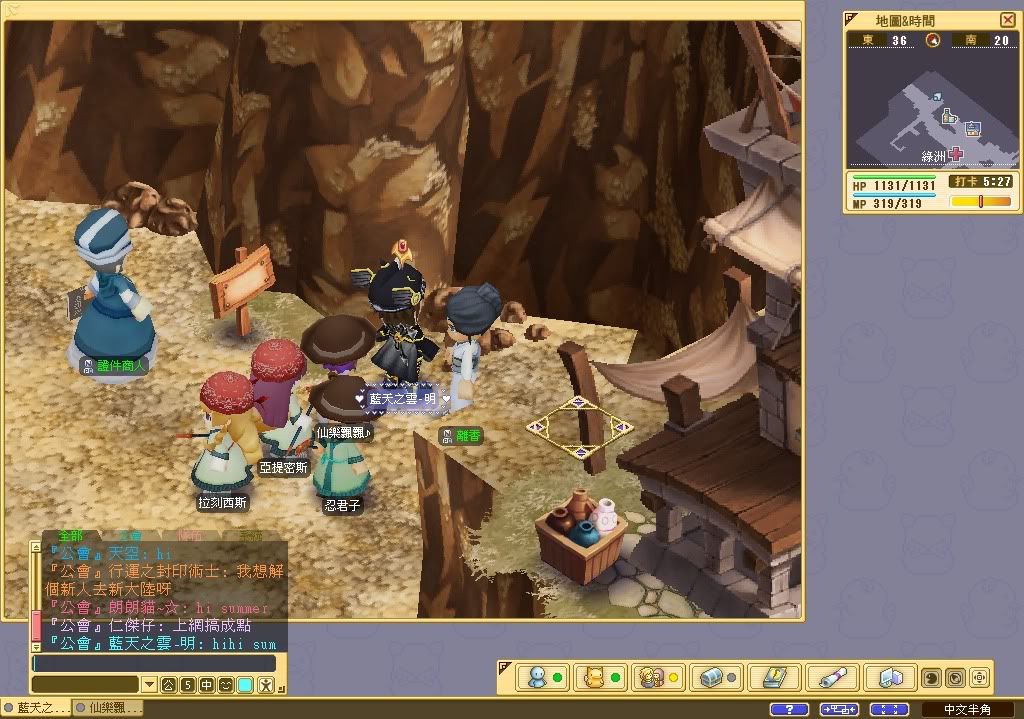Switch to the 仙樂飄 window tab
This screenshot has width=1024, height=719.
tap(110, 708)
